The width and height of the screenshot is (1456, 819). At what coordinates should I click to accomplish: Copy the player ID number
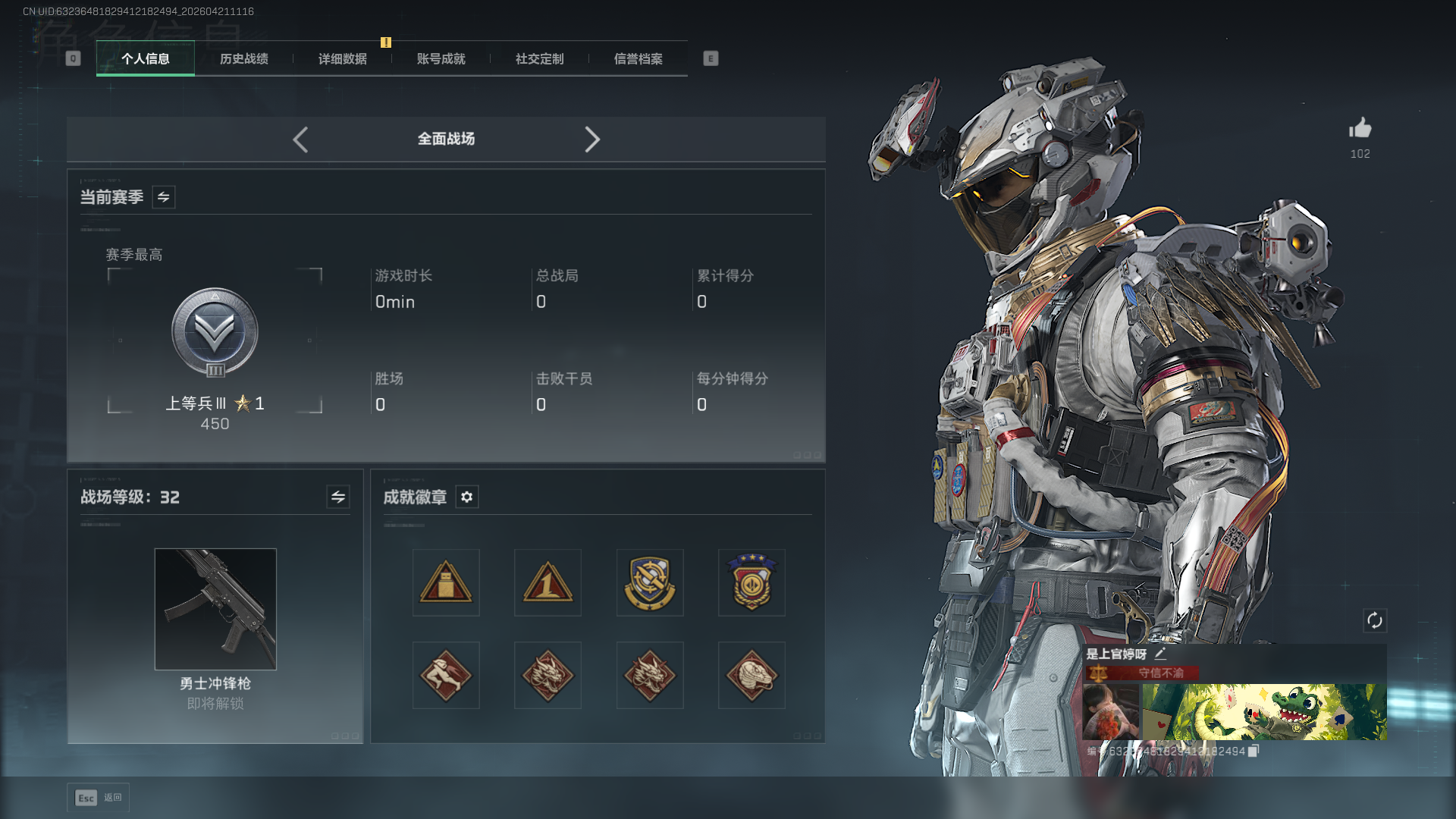click(x=1254, y=751)
